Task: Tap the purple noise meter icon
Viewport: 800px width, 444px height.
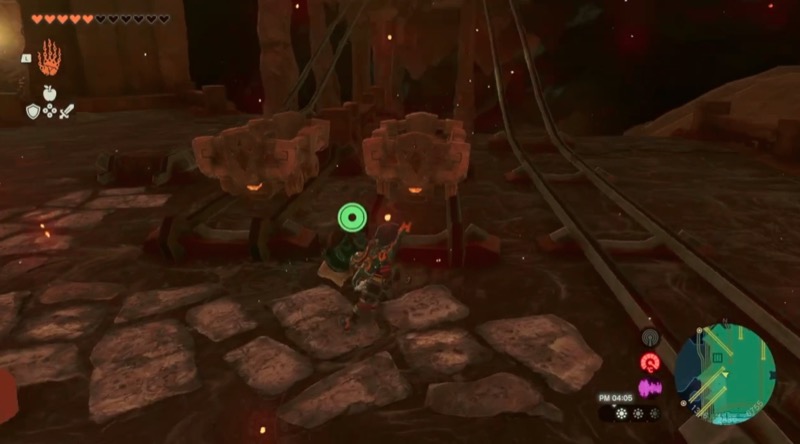Action: (x=650, y=387)
